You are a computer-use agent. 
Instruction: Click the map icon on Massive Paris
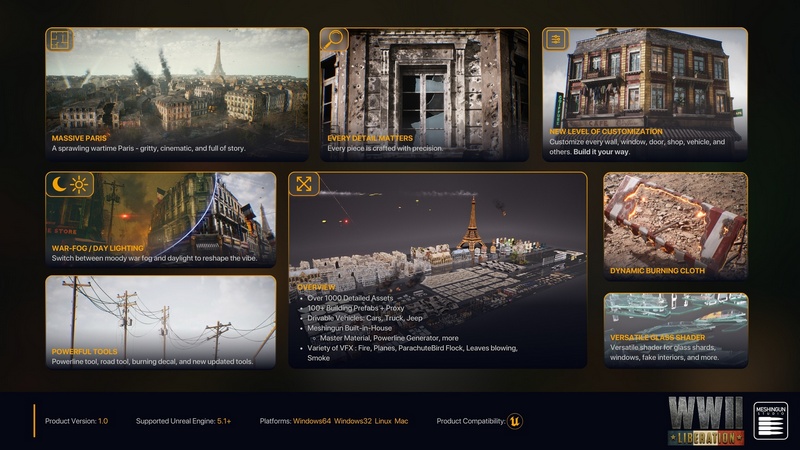(60, 40)
